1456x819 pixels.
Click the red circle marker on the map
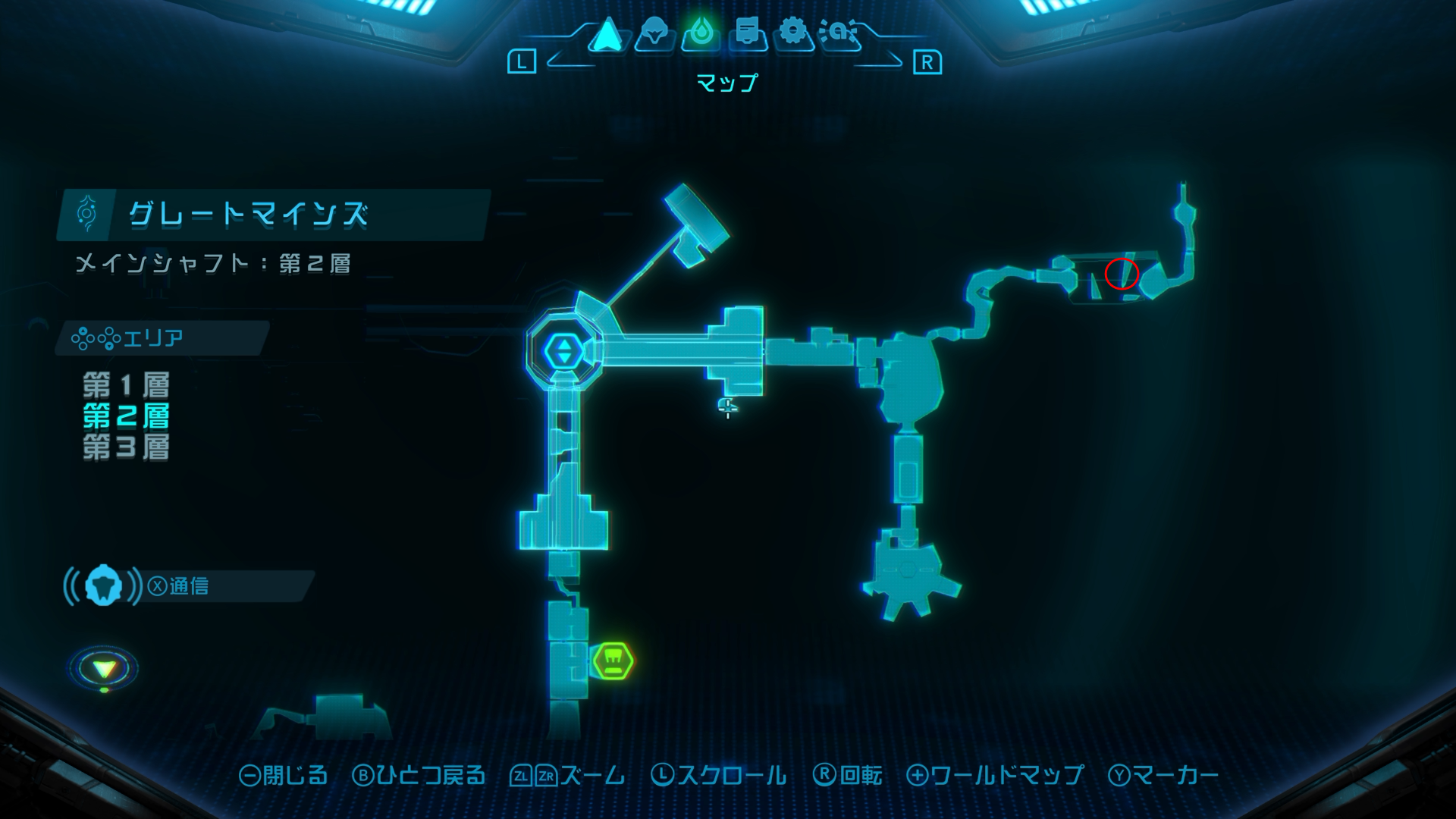1122,274
